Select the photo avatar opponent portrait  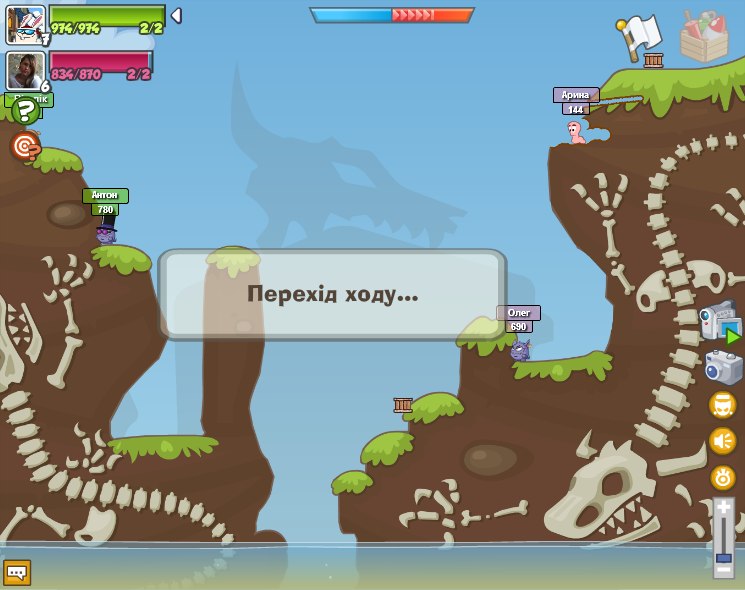[24, 70]
